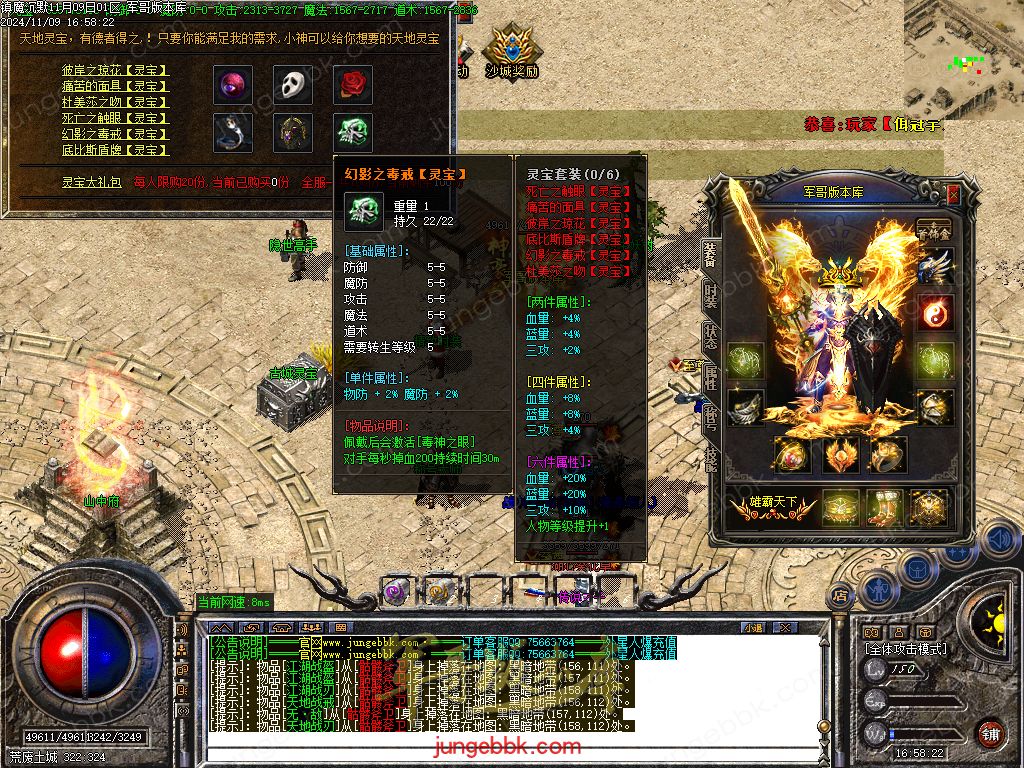Click the white ghost mask item icon
The width and height of the screenshot is (1024, 768).
click(x=292, y=84)
